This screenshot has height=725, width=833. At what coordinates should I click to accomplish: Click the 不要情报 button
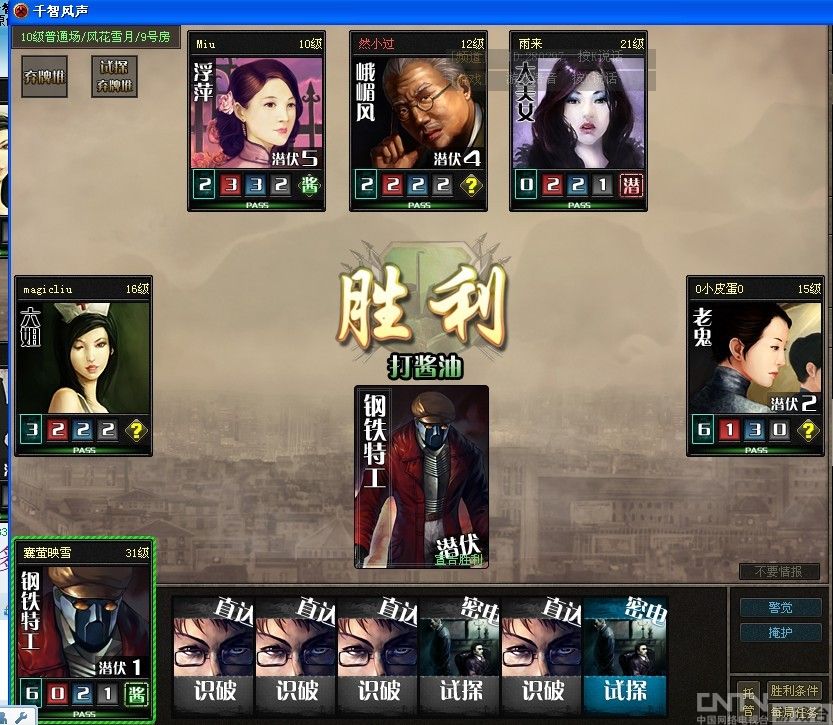click(x=778, y=571)
